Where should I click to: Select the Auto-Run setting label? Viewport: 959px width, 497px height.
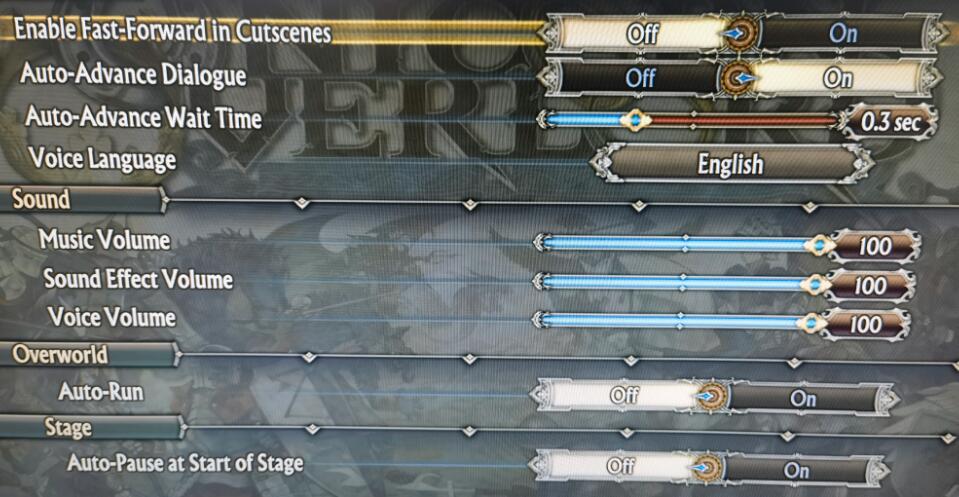click(x=100, y=391)
